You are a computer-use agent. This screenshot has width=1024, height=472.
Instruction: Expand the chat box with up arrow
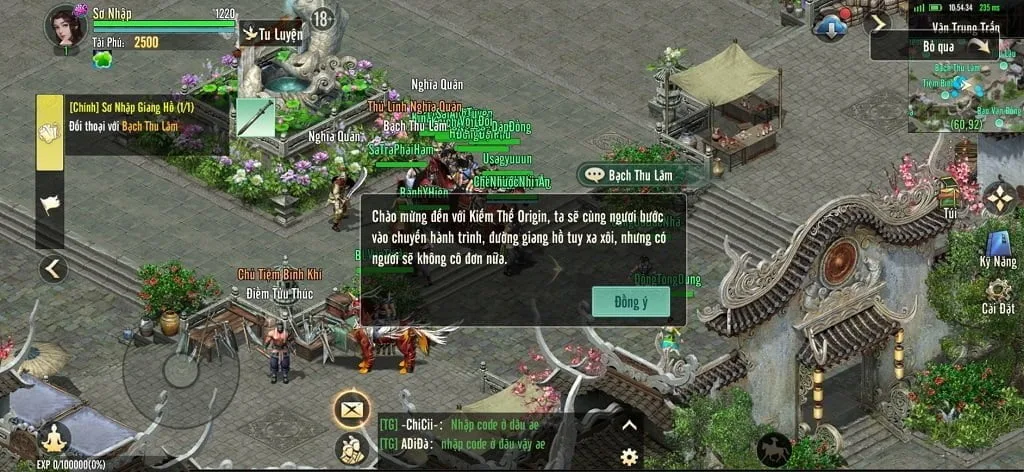click(x=629, y=424)
